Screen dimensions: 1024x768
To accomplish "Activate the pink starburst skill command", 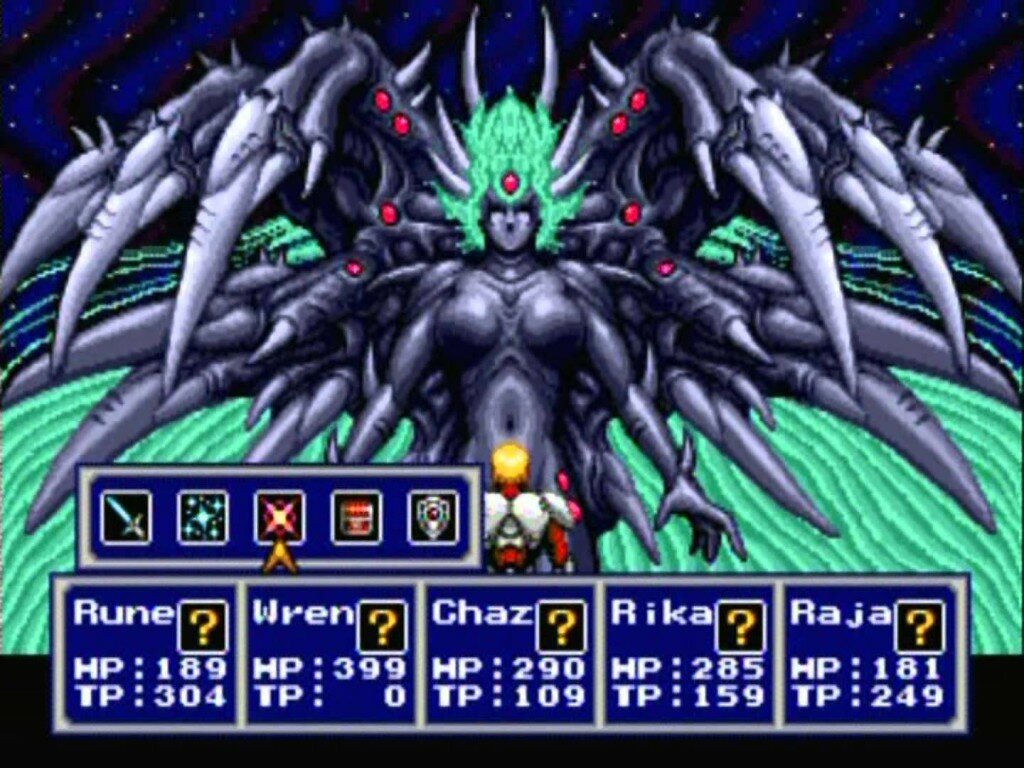I will tap(280, 517).
